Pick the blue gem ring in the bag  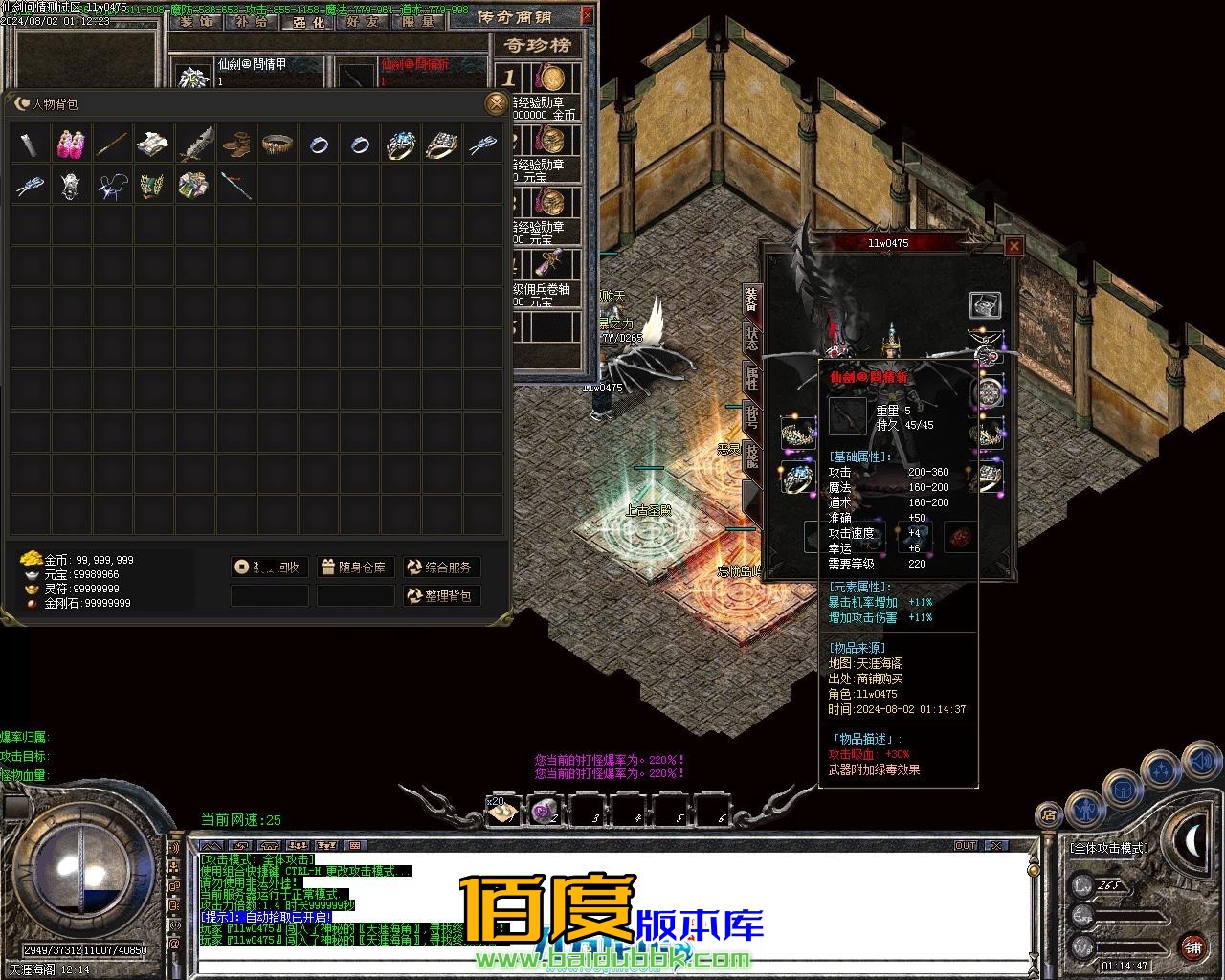point(401,144)
